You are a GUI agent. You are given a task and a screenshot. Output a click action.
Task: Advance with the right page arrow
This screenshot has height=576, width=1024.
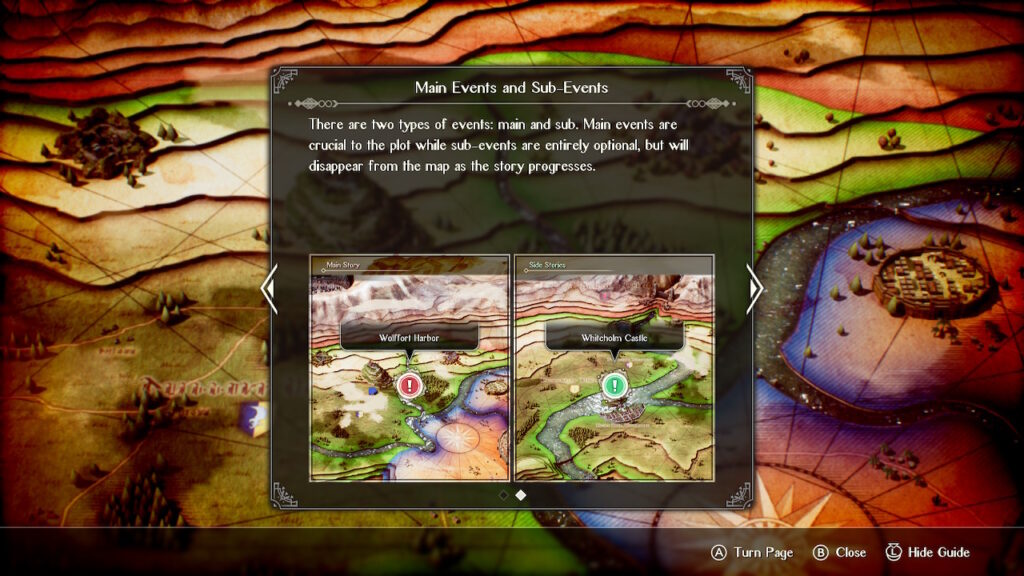pos(756,289)
